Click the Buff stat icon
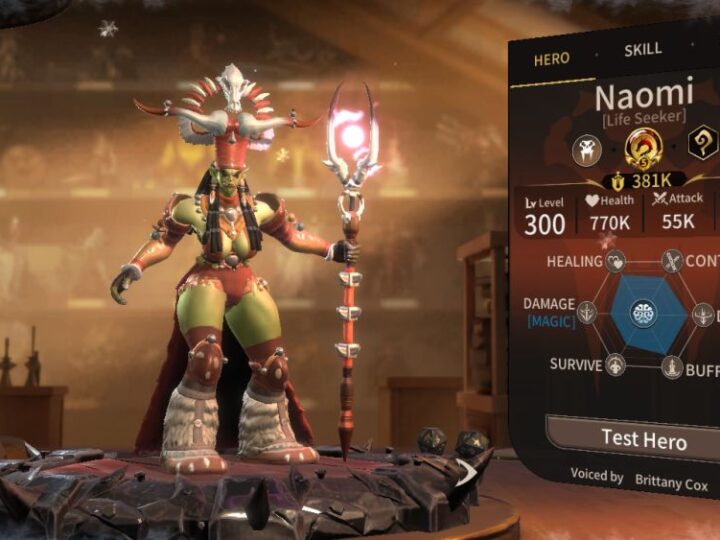720x540 pixels. 672,367
